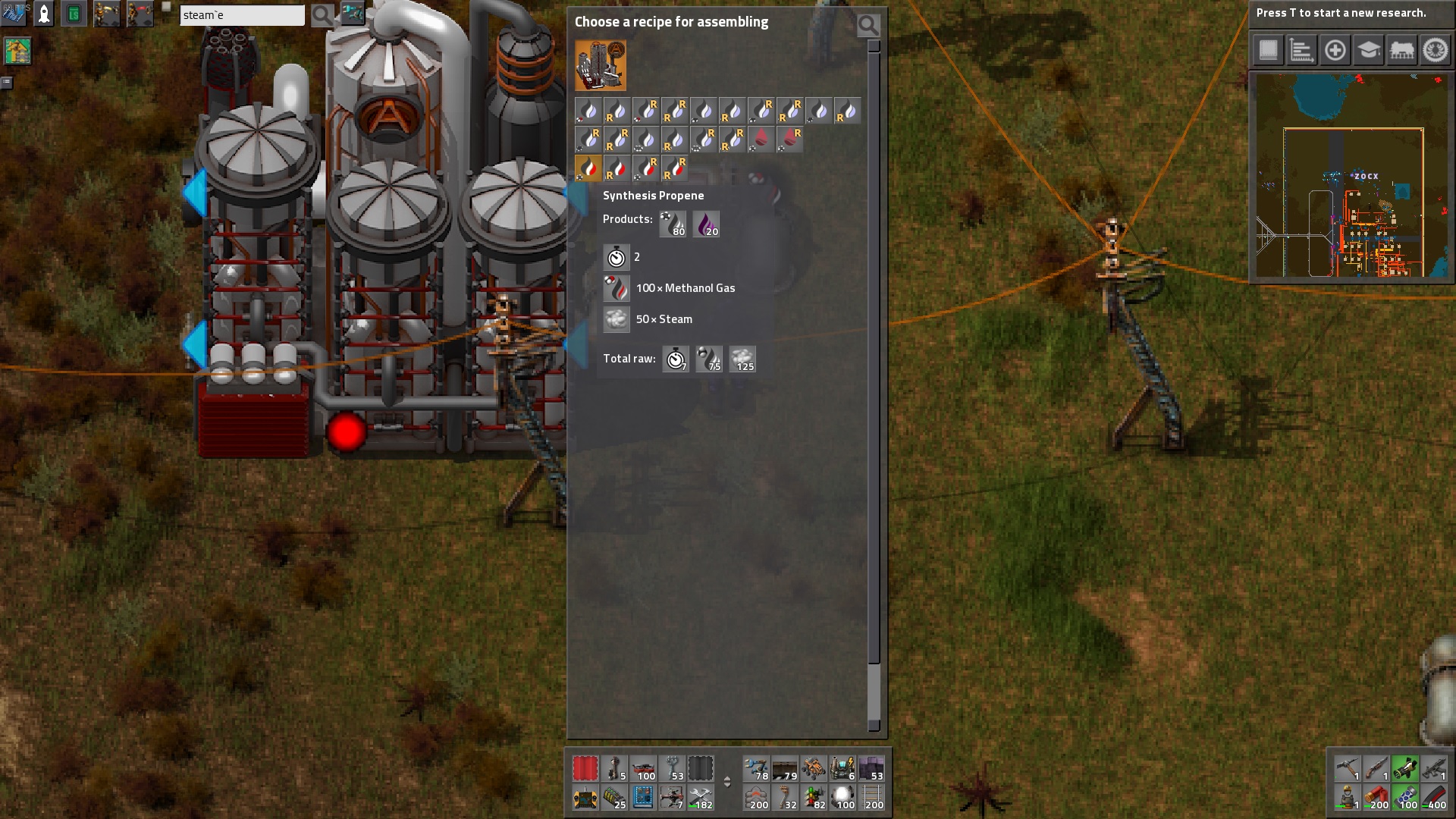Screen dimensions: 1456x819
Task: Open the bonuses plus-circle button
Action: (1335, 51)
